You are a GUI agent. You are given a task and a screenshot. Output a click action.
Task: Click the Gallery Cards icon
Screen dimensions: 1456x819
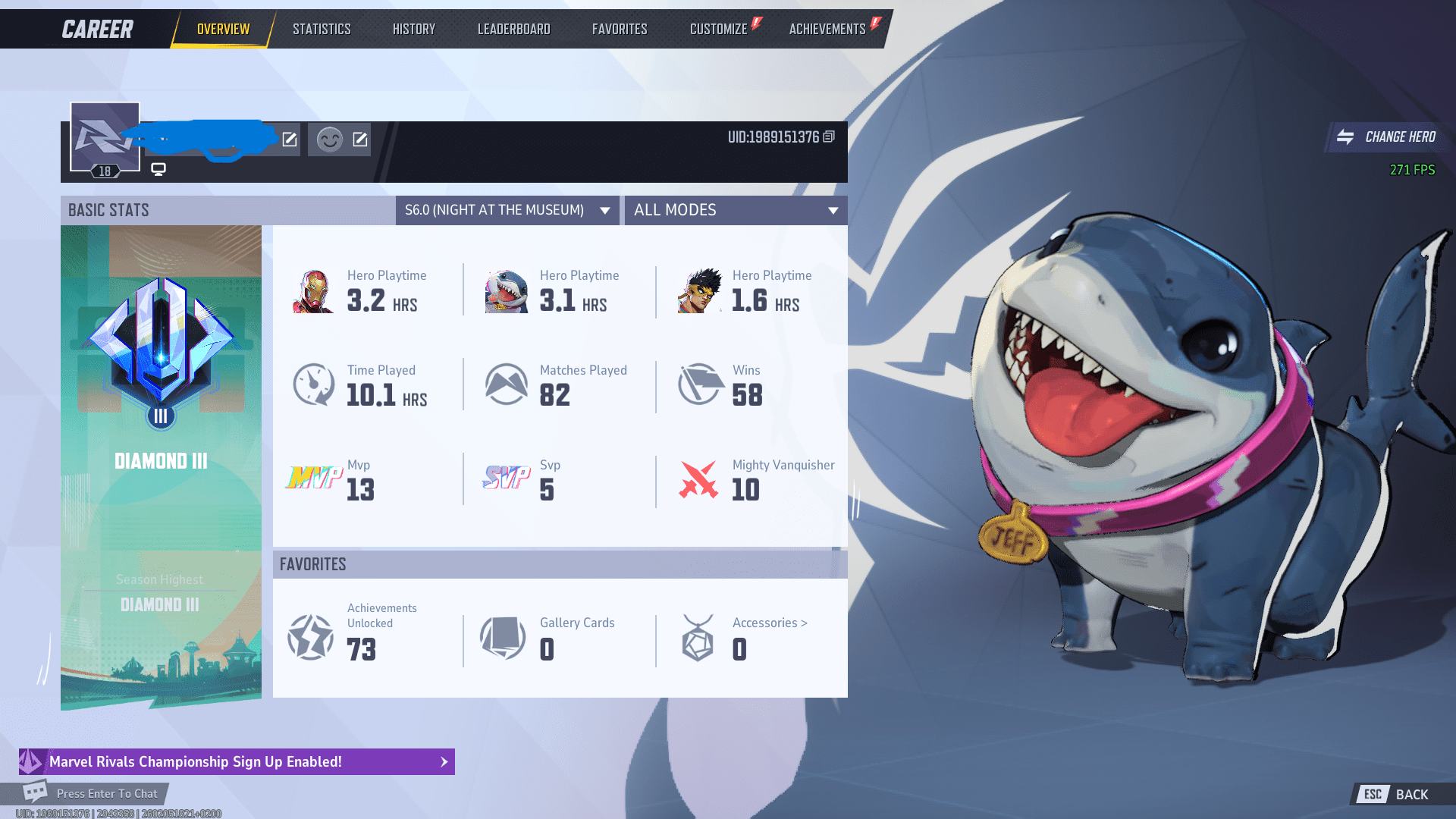coord(504,638)
